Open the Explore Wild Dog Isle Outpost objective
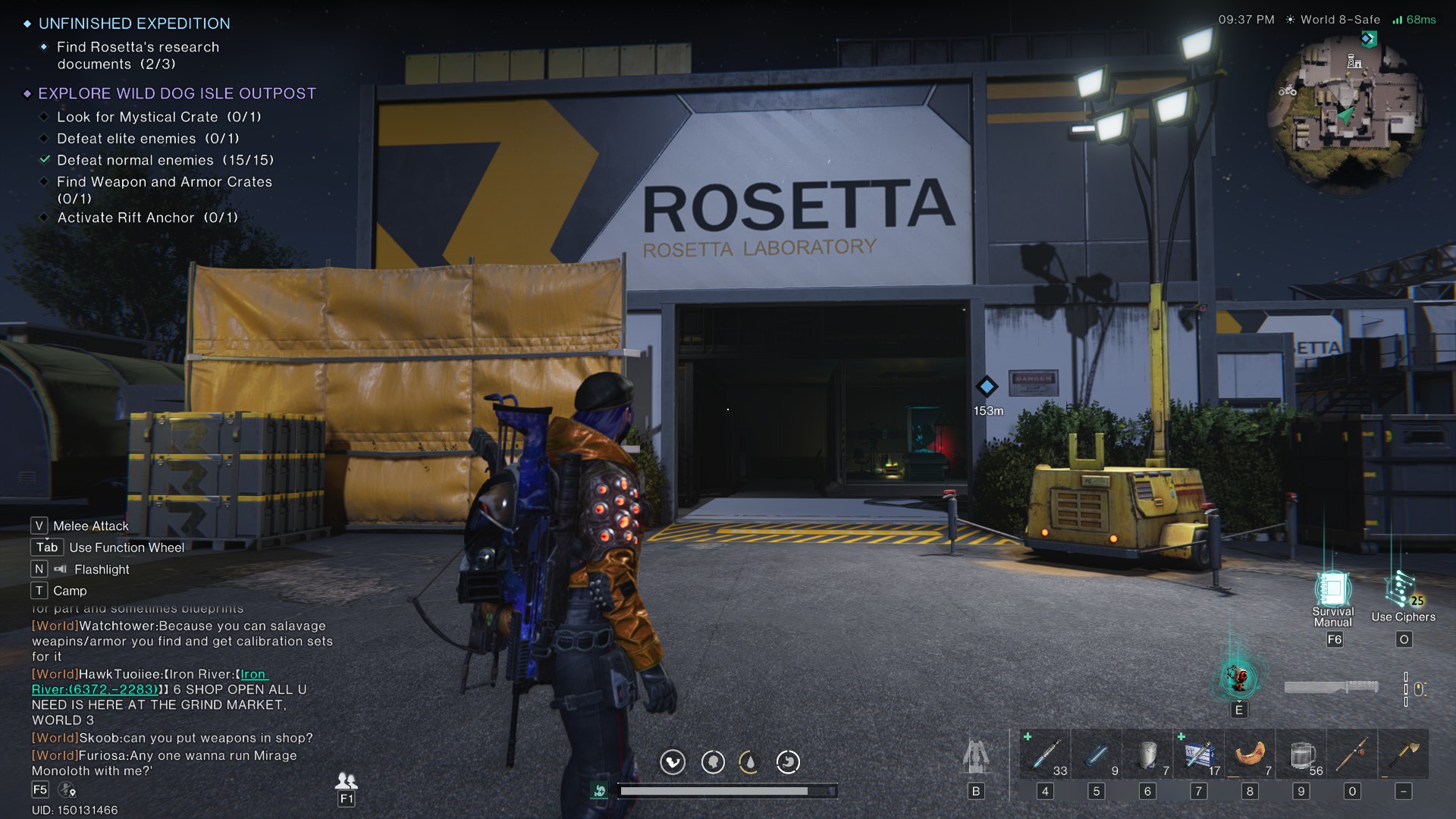1456x819 pixels. (x=177, y=93)
